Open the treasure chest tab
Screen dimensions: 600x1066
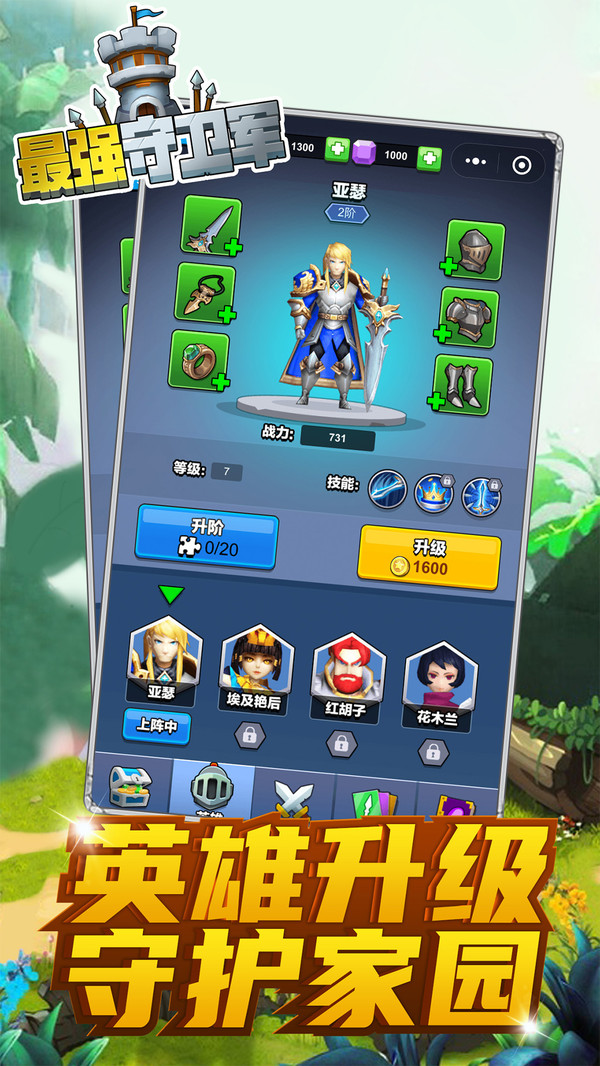click(x=131, y=786)
